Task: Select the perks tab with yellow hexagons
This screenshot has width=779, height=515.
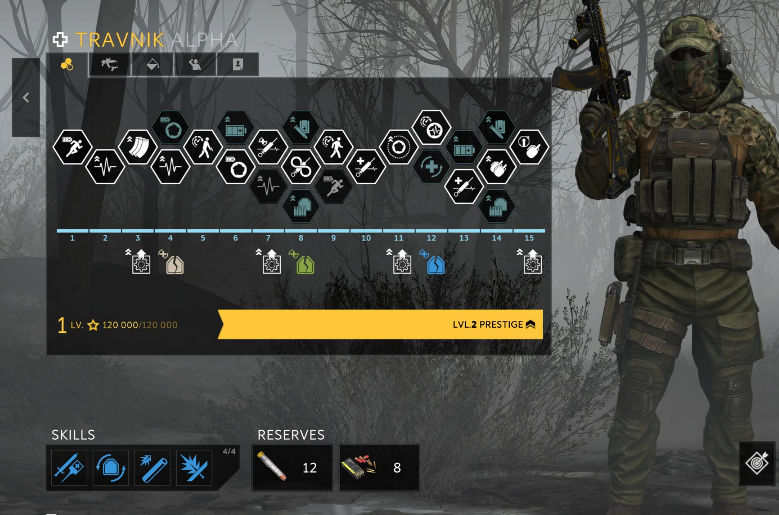Action: (x=68, y=65)
